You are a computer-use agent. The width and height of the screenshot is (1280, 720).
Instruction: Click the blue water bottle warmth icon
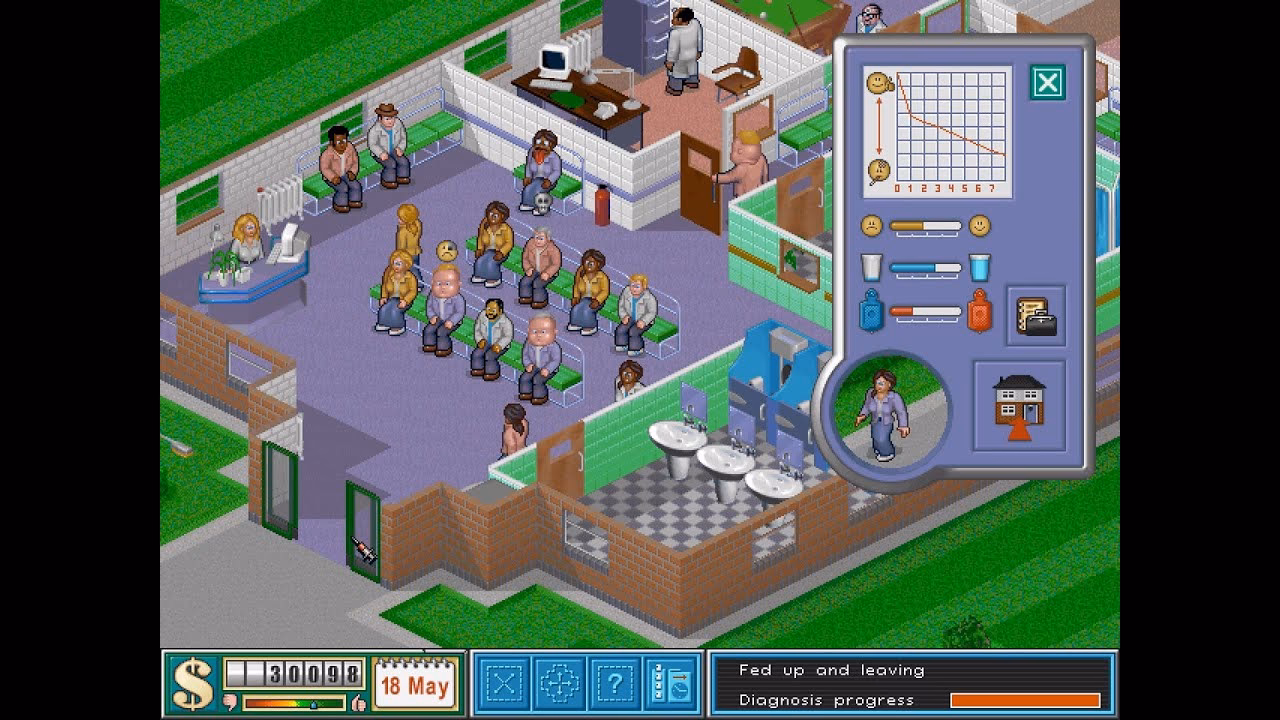pos(872,311)
